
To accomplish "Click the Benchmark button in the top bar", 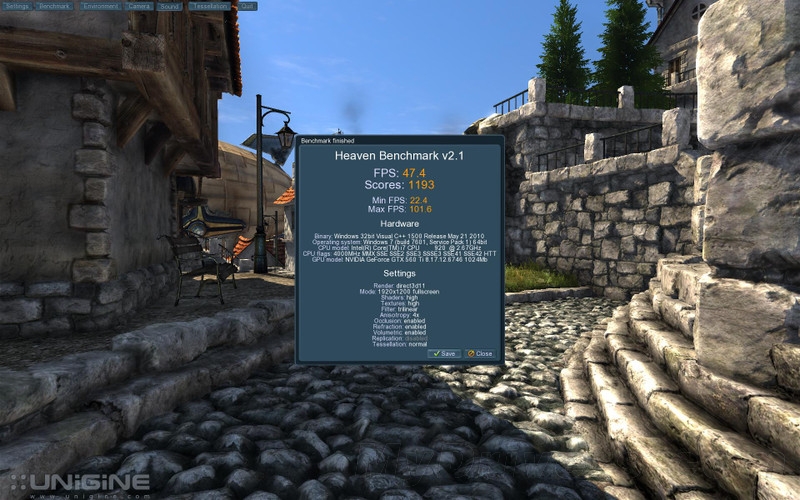I will [x=54, y=6].
